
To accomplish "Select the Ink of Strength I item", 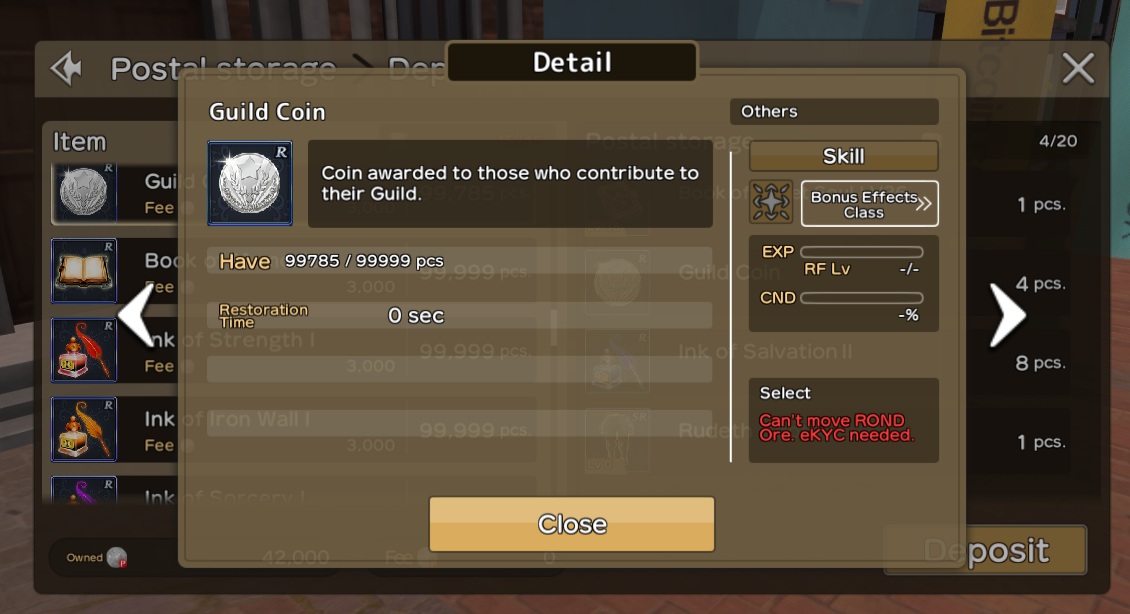I will point(85,350).
